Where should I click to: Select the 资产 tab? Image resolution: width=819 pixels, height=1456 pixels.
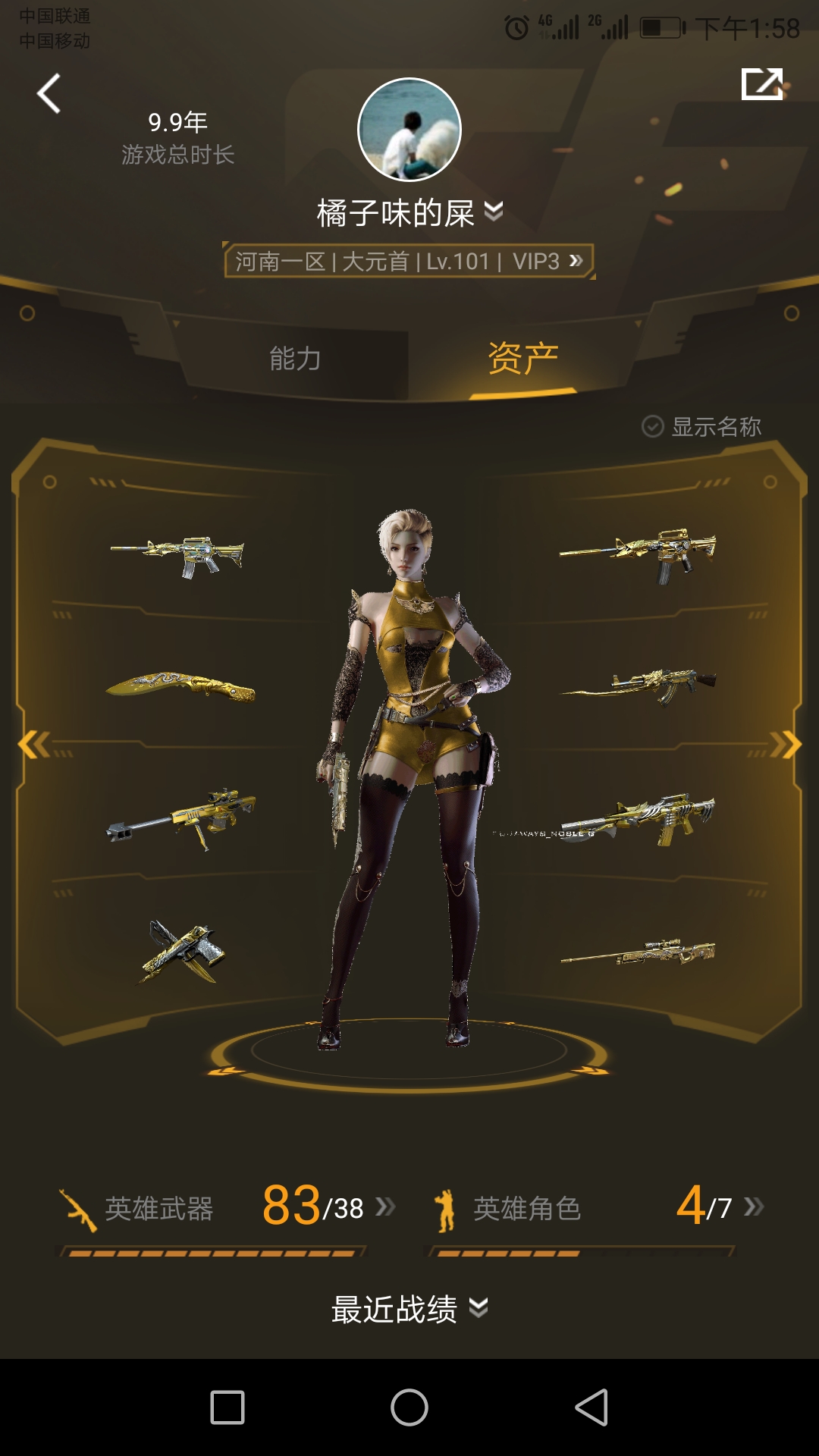pos(522,359)
